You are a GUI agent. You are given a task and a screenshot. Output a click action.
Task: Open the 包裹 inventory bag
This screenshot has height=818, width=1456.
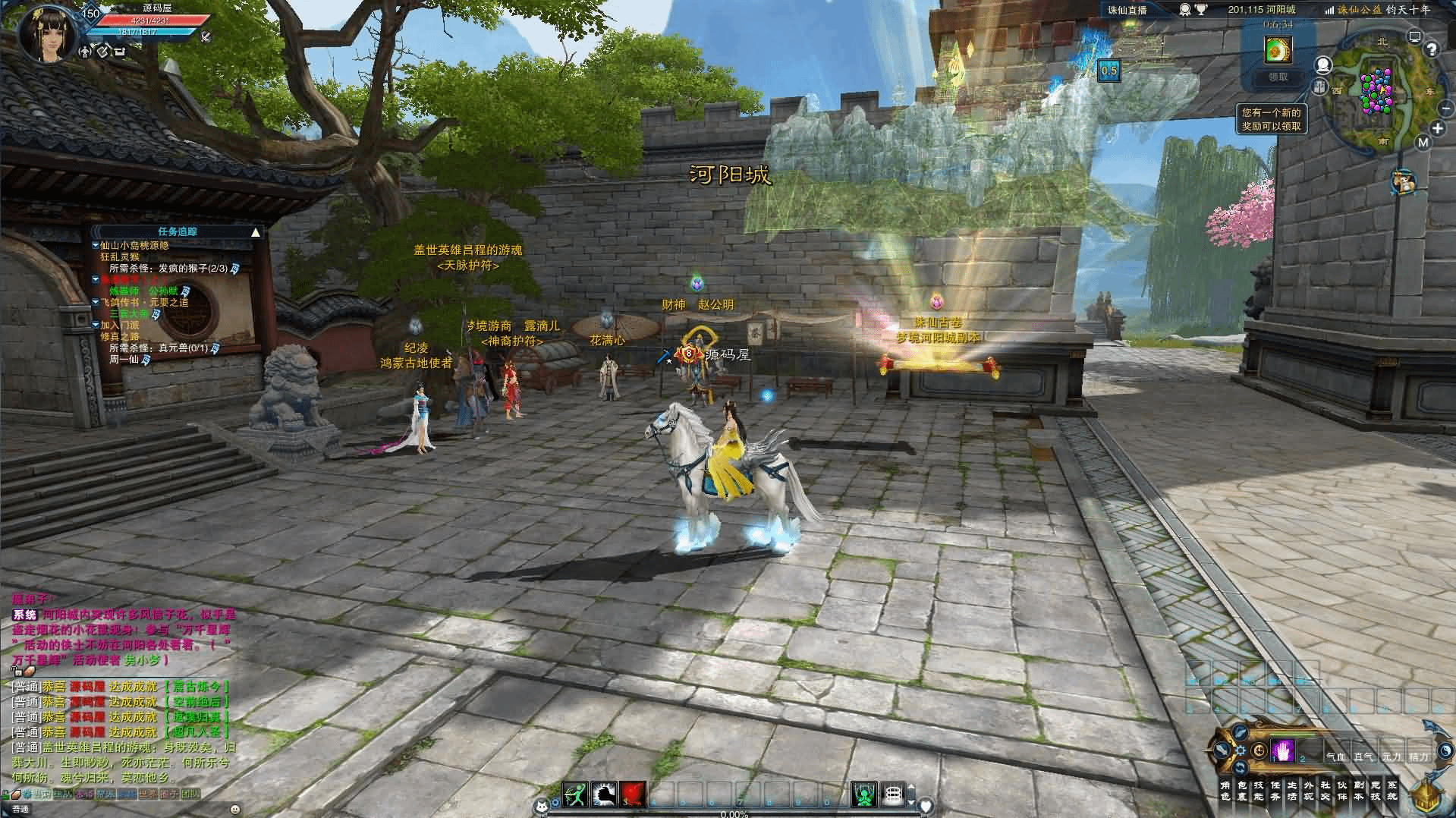[1242, 791]
